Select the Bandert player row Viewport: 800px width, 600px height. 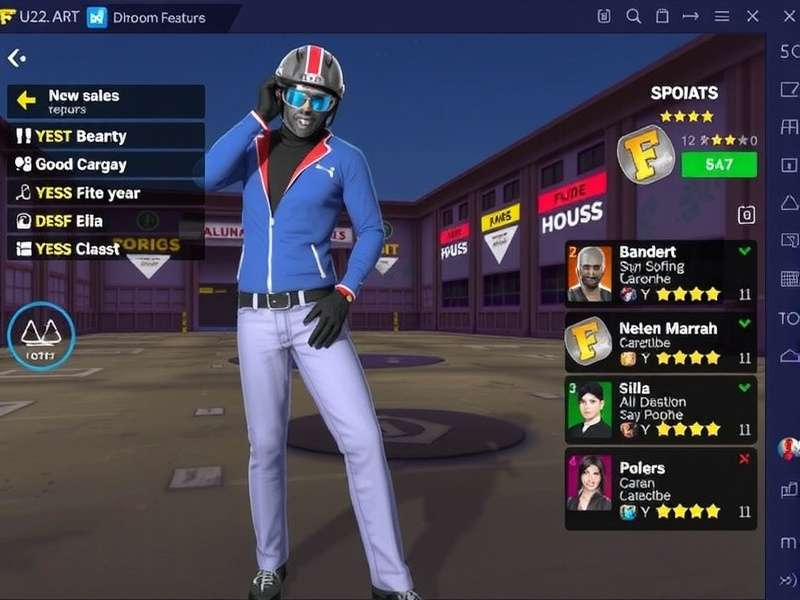point(660,272)
